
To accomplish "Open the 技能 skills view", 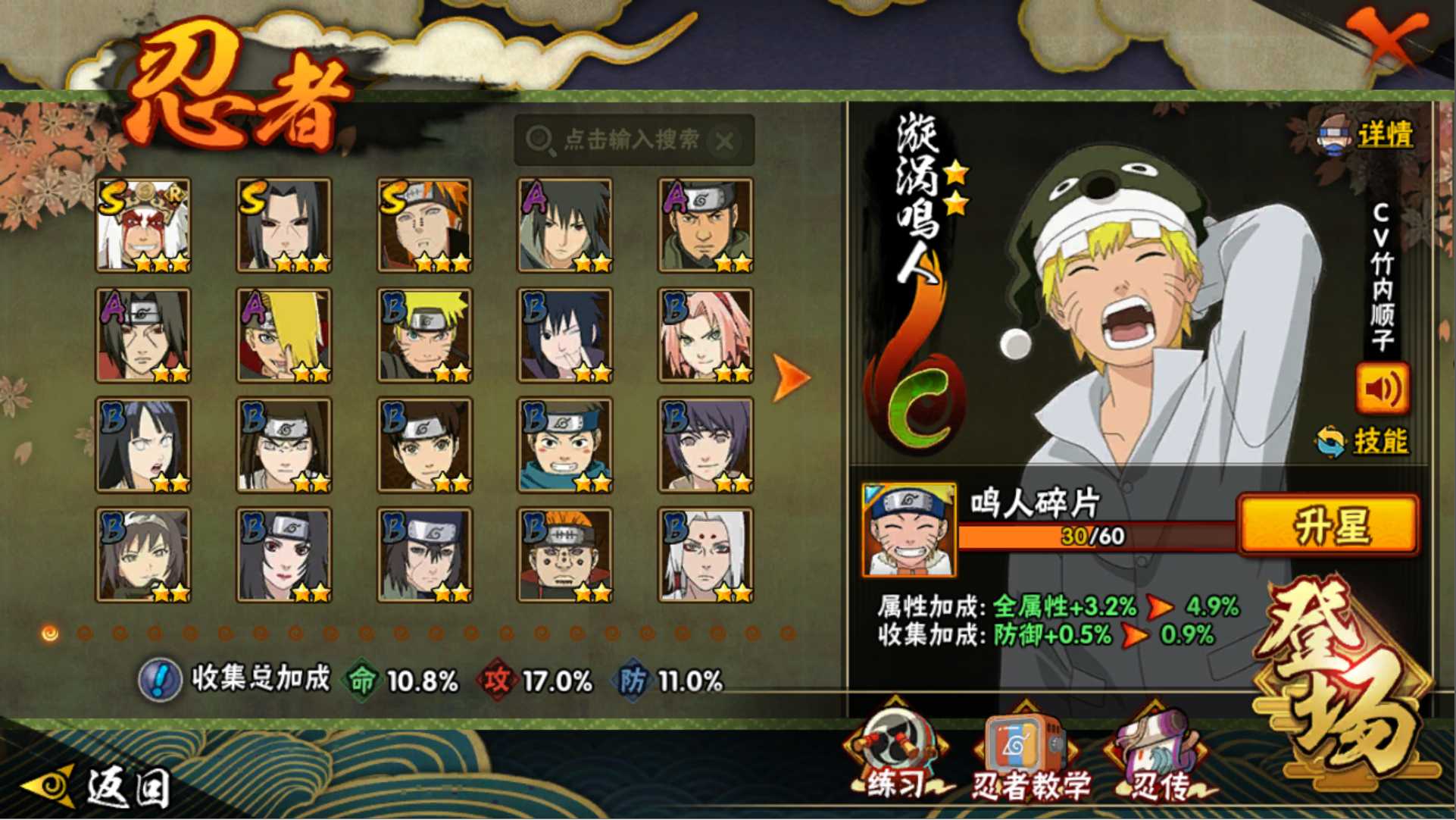I will coord(1379,440).
